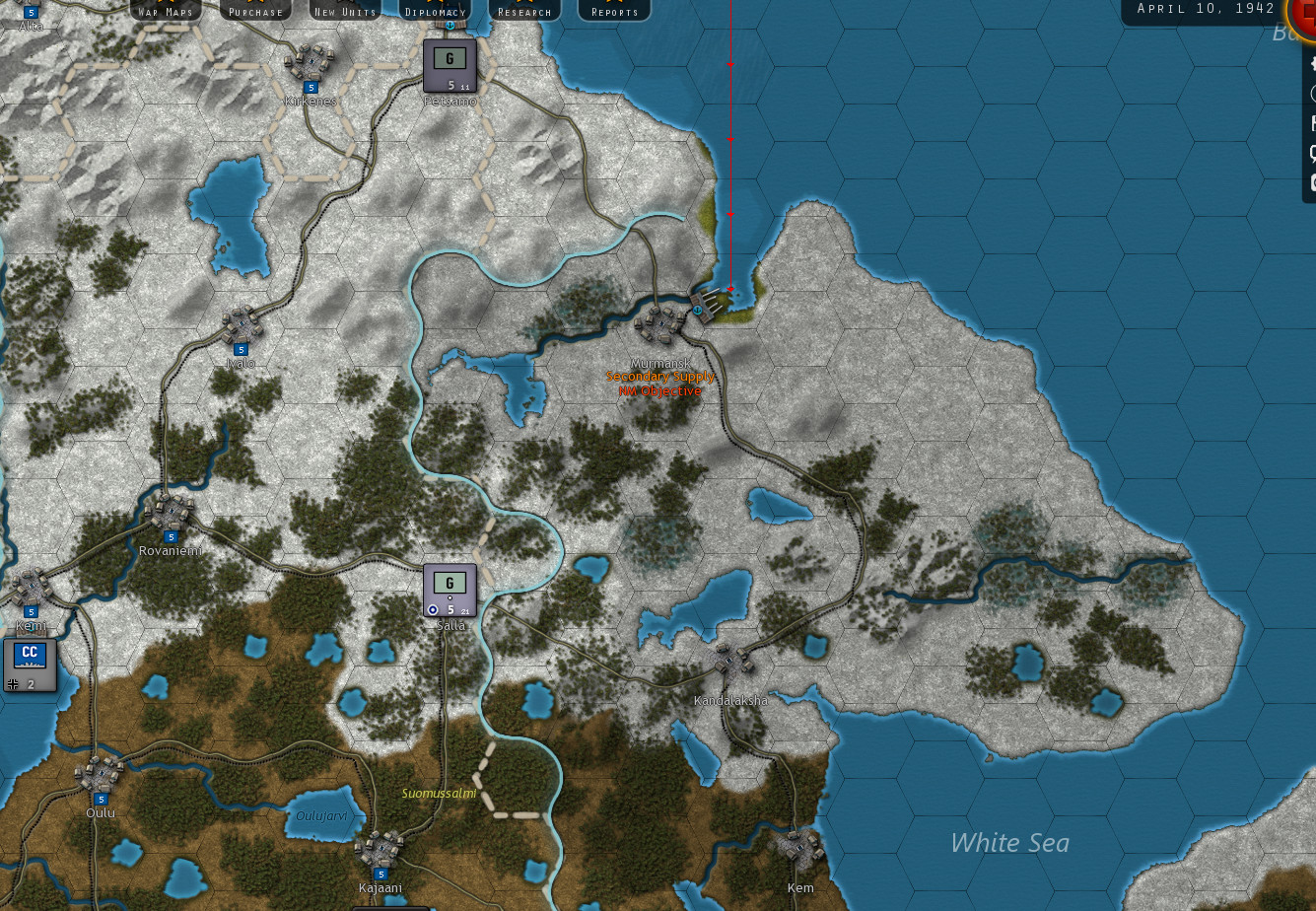This screenshot has width=1316, height=911.
Task: Select the German garrison unit at Petsamo
Action: [450, 61]
